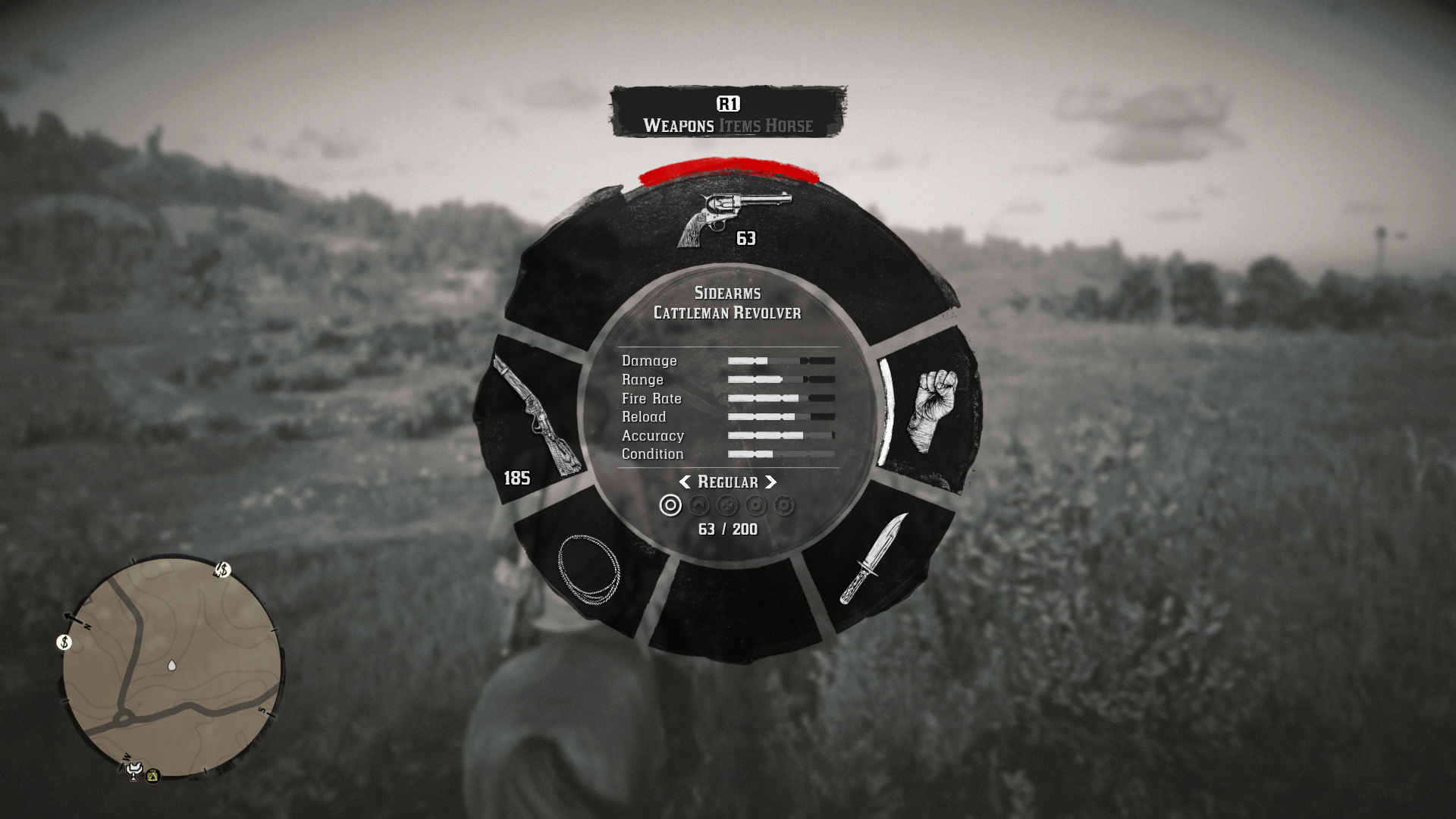
Task: Click the left ammo type arrow
Action: click(685, 482)
